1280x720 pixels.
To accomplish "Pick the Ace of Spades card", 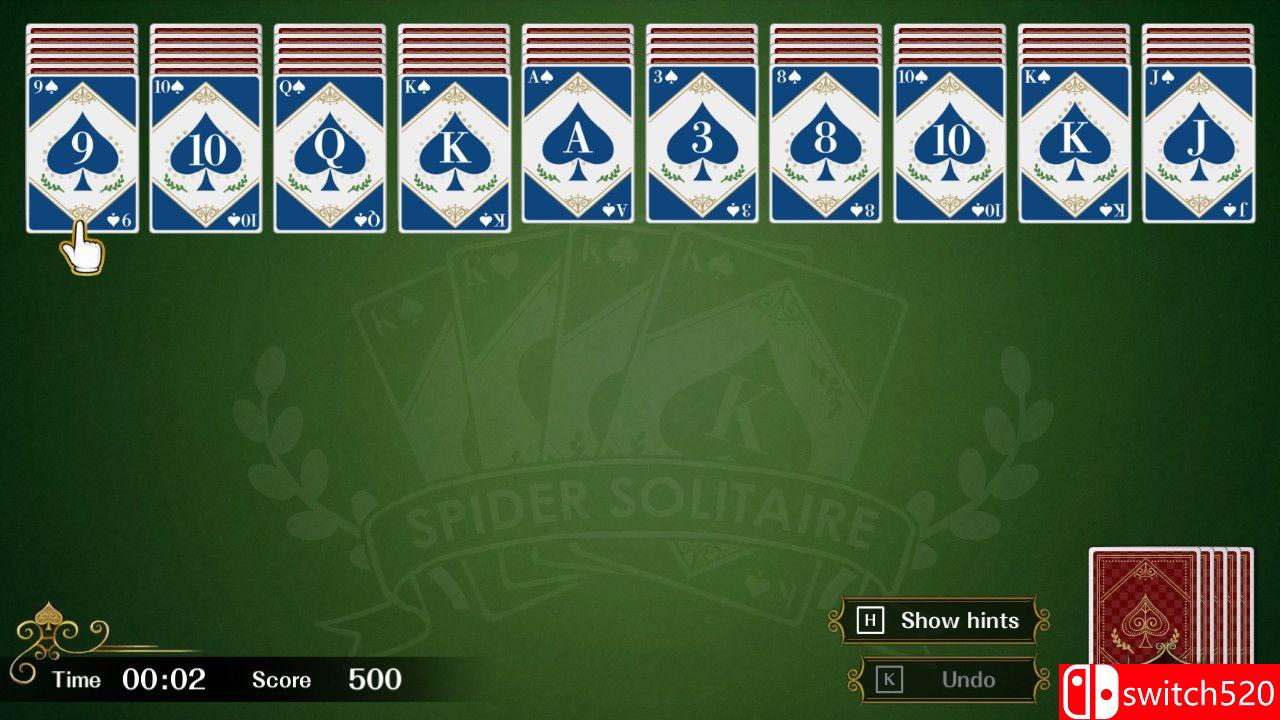I will point(578,150).
